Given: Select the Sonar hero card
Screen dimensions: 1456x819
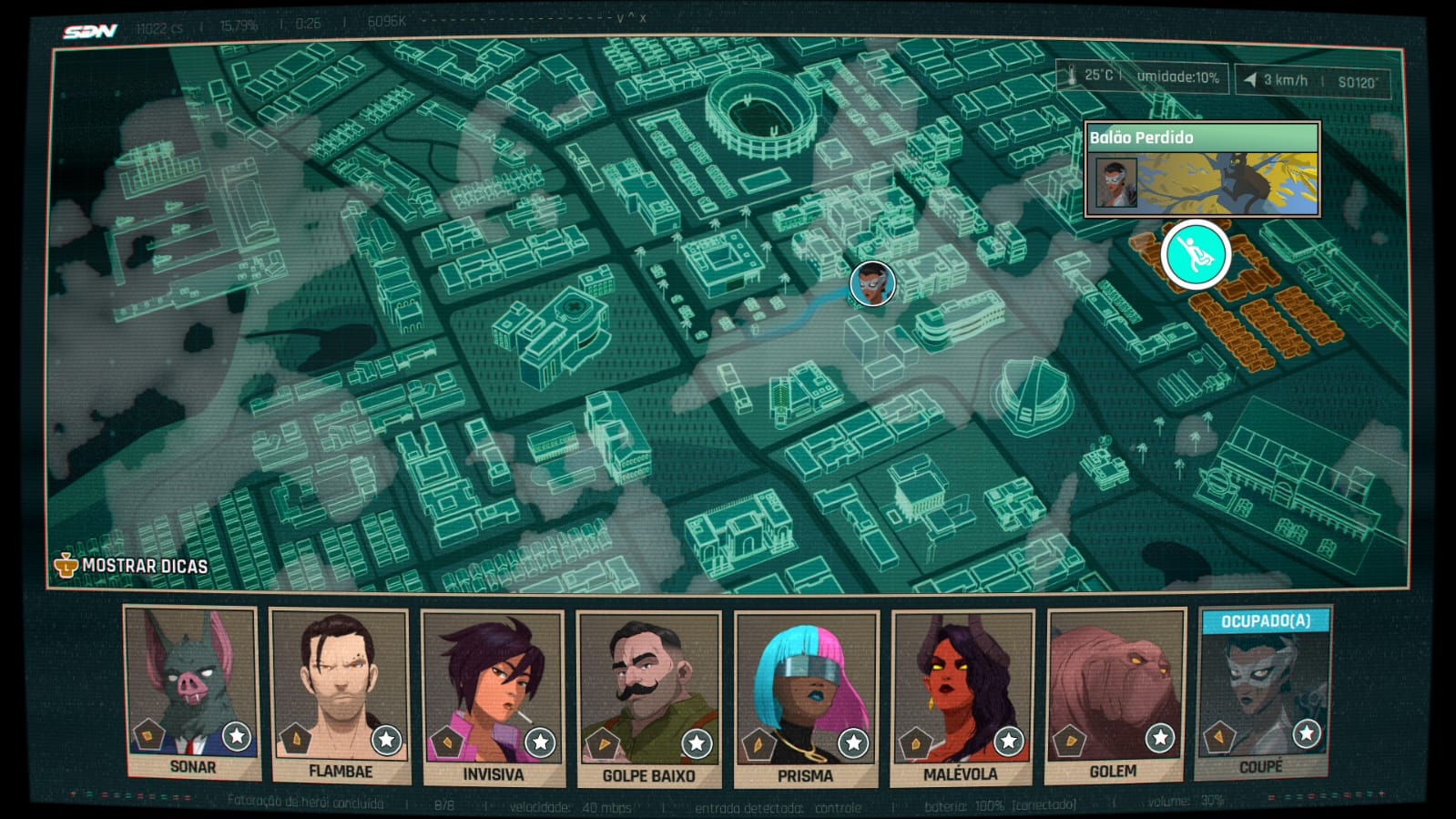Looking at the screenshot, I should coord(192,692).
